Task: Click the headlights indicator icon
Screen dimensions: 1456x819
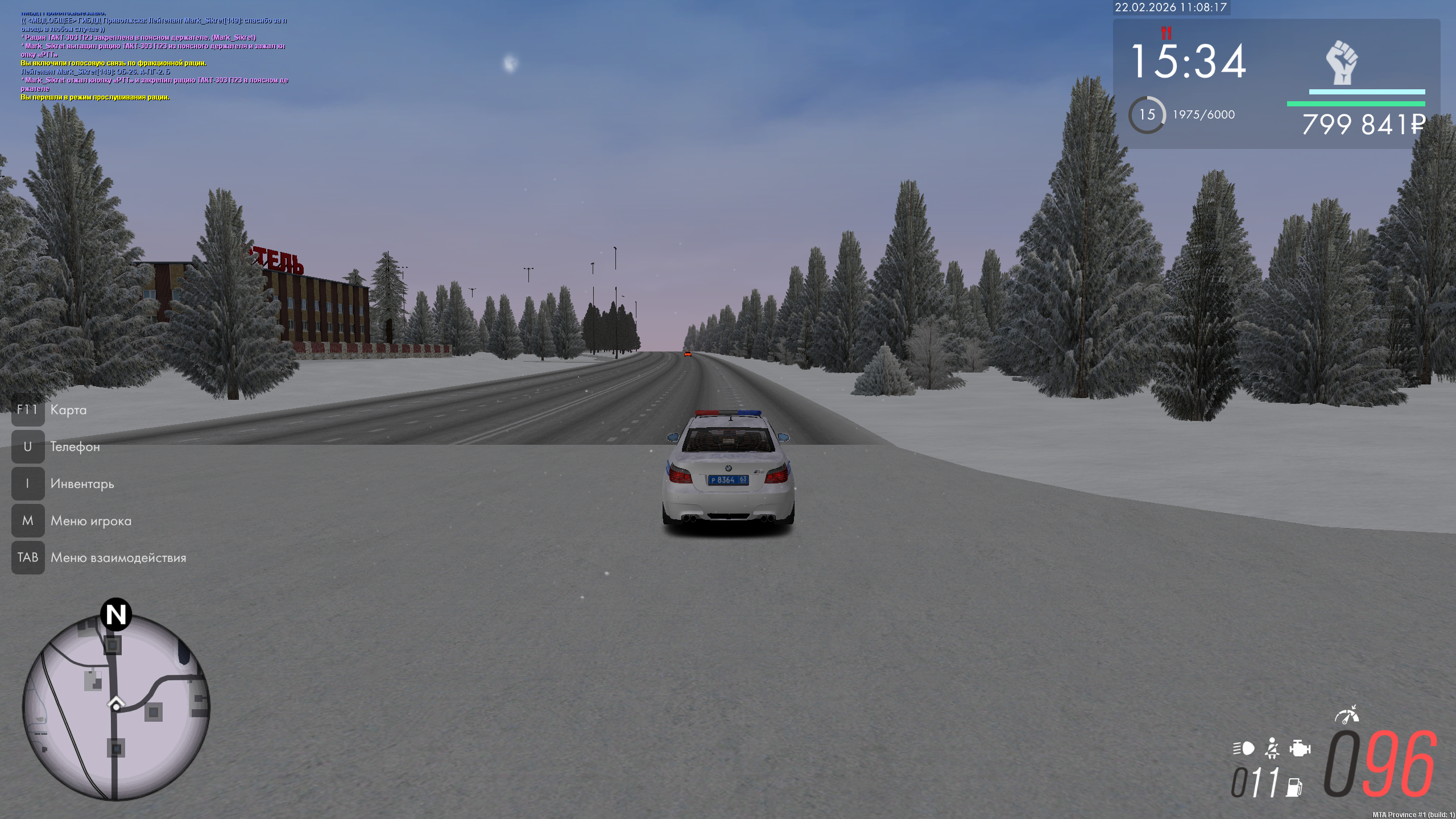Action: coord(1243,748)
